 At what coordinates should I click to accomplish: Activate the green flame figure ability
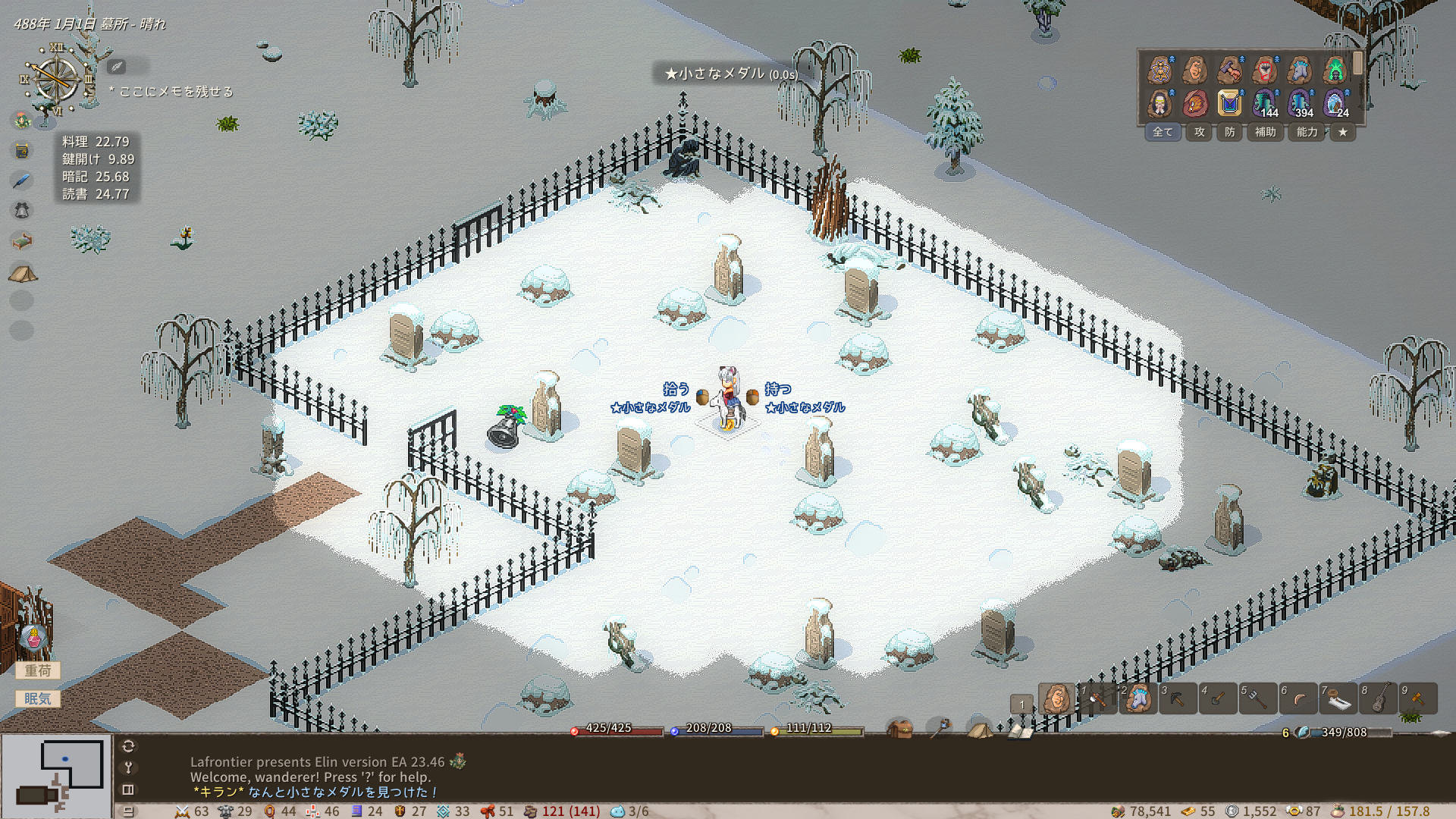pyautogui.click(x=1335, y=71)
